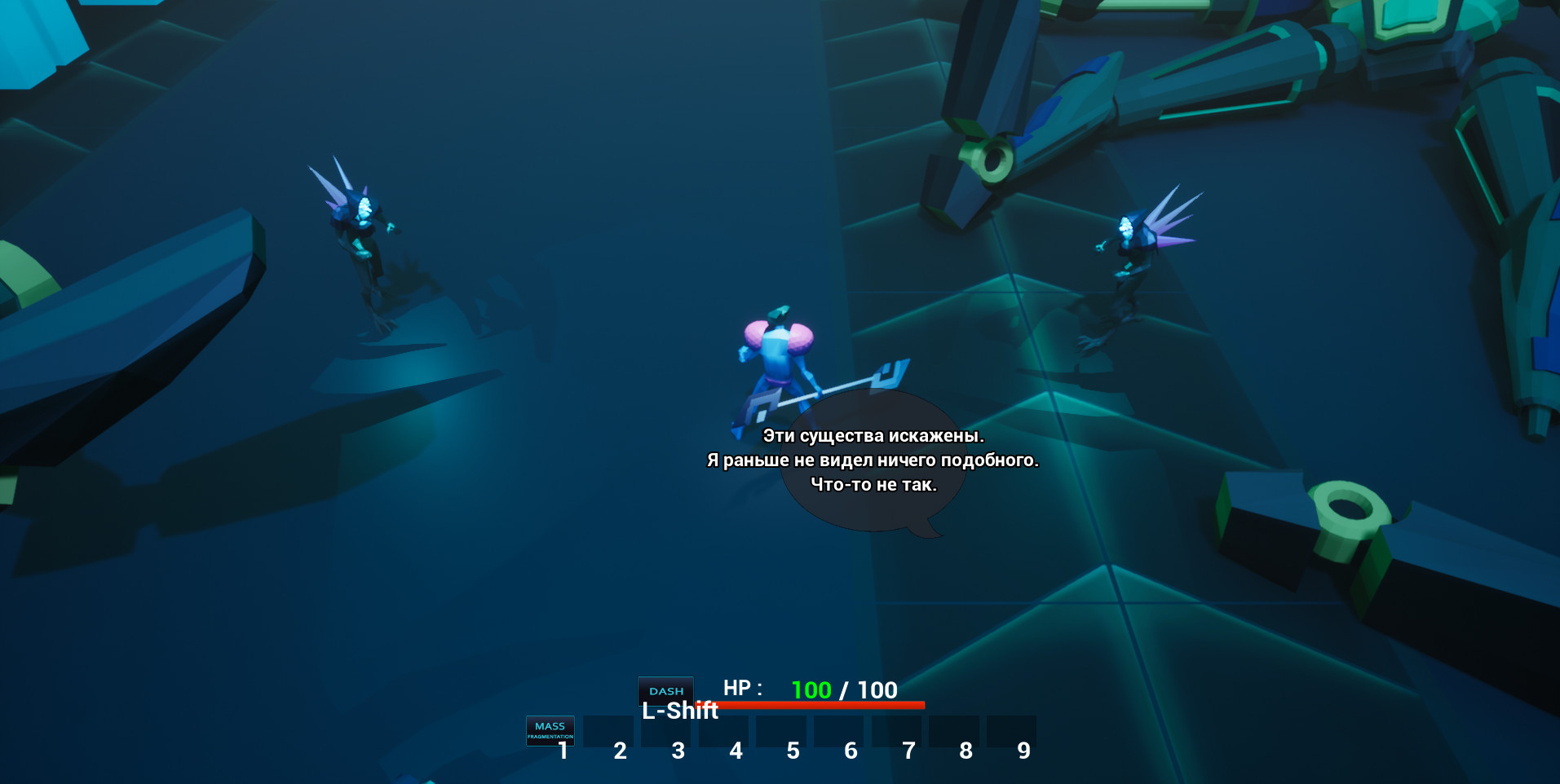1560x784 pixels.
Task: Click the L-Shift keybind label under DASH
Action: [x=679, y=711]
